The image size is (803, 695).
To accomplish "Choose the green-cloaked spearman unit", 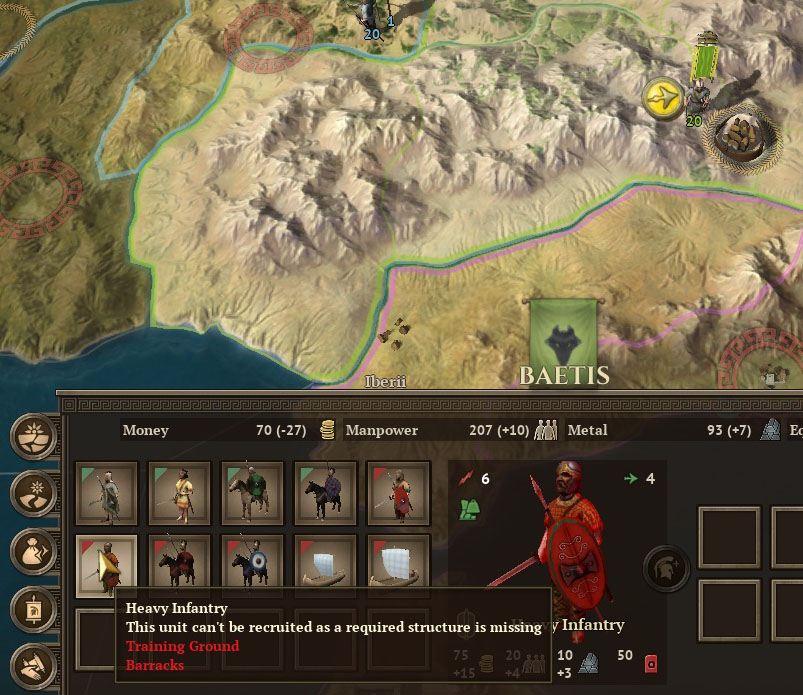I will point(106,492).
